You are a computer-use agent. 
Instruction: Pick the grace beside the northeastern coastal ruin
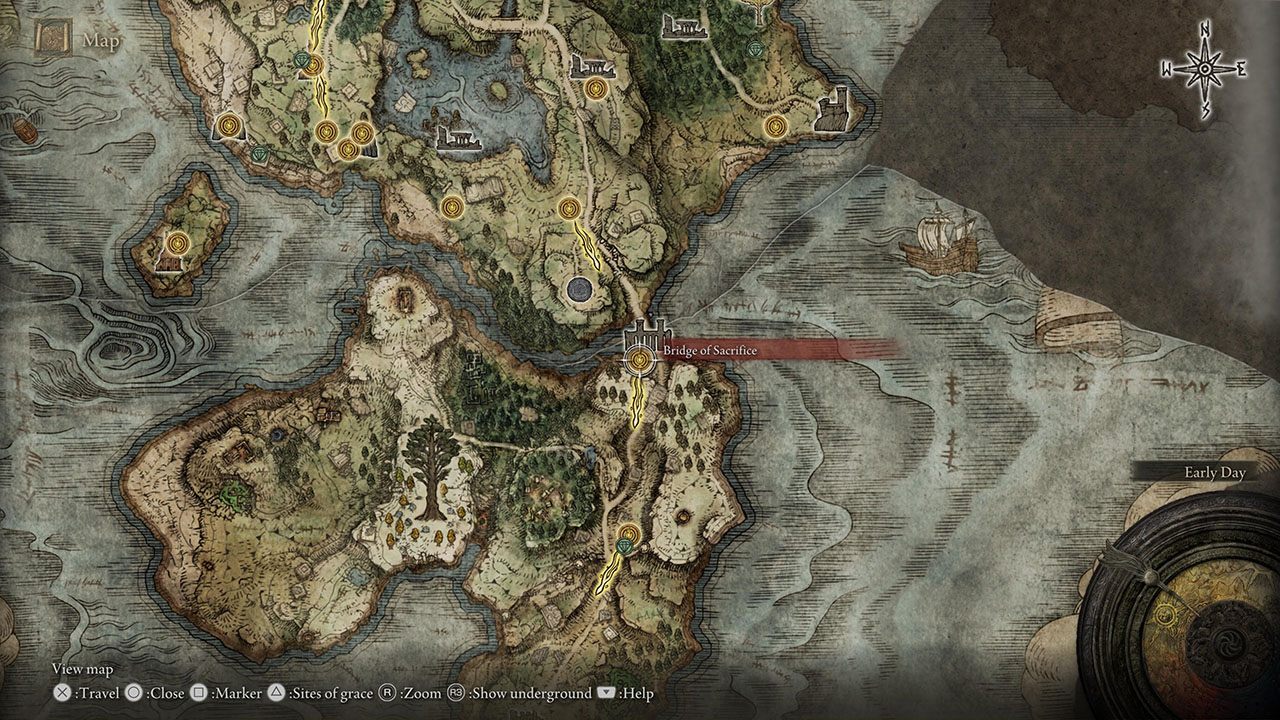(775, 126)
